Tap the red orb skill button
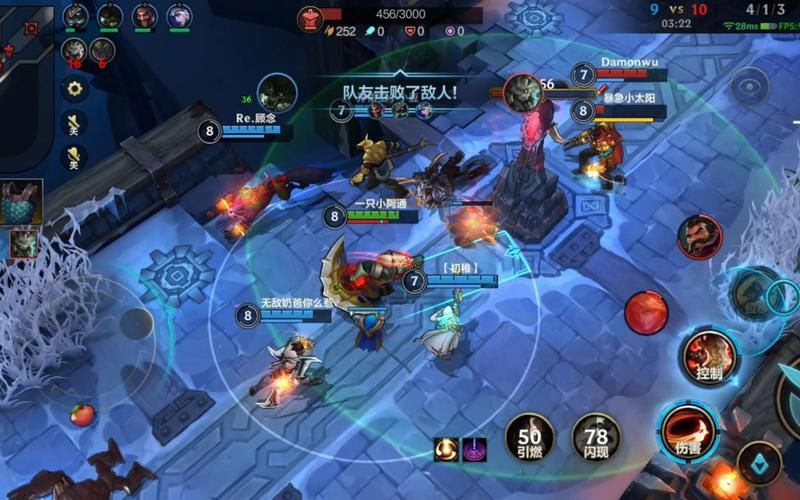Screen dimensions: 800x500 (646, 313)
